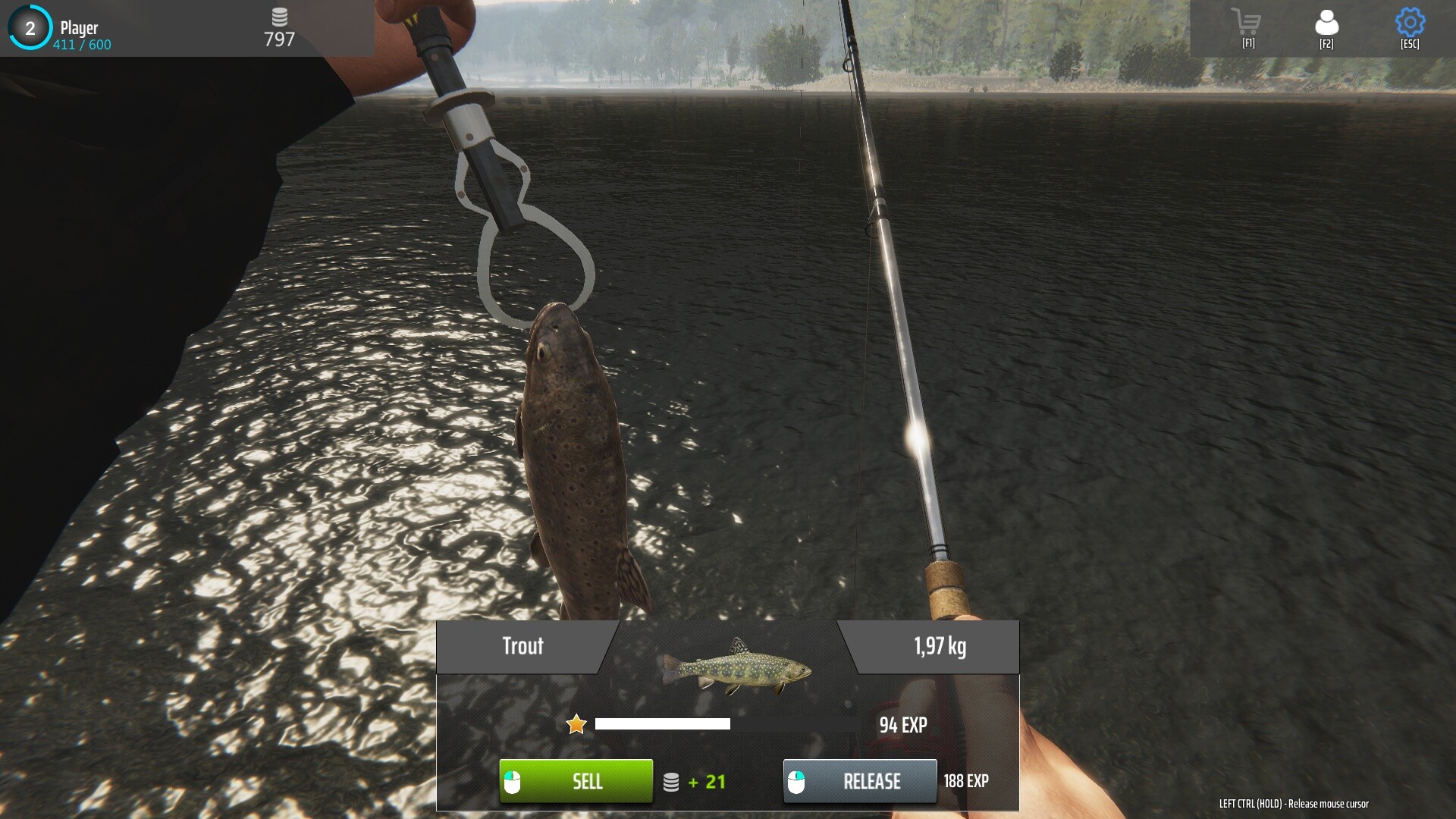Viewport: 1456px width, 819px height.
Task: Click the coin stack icon next to +21
Action: [672, 781]
